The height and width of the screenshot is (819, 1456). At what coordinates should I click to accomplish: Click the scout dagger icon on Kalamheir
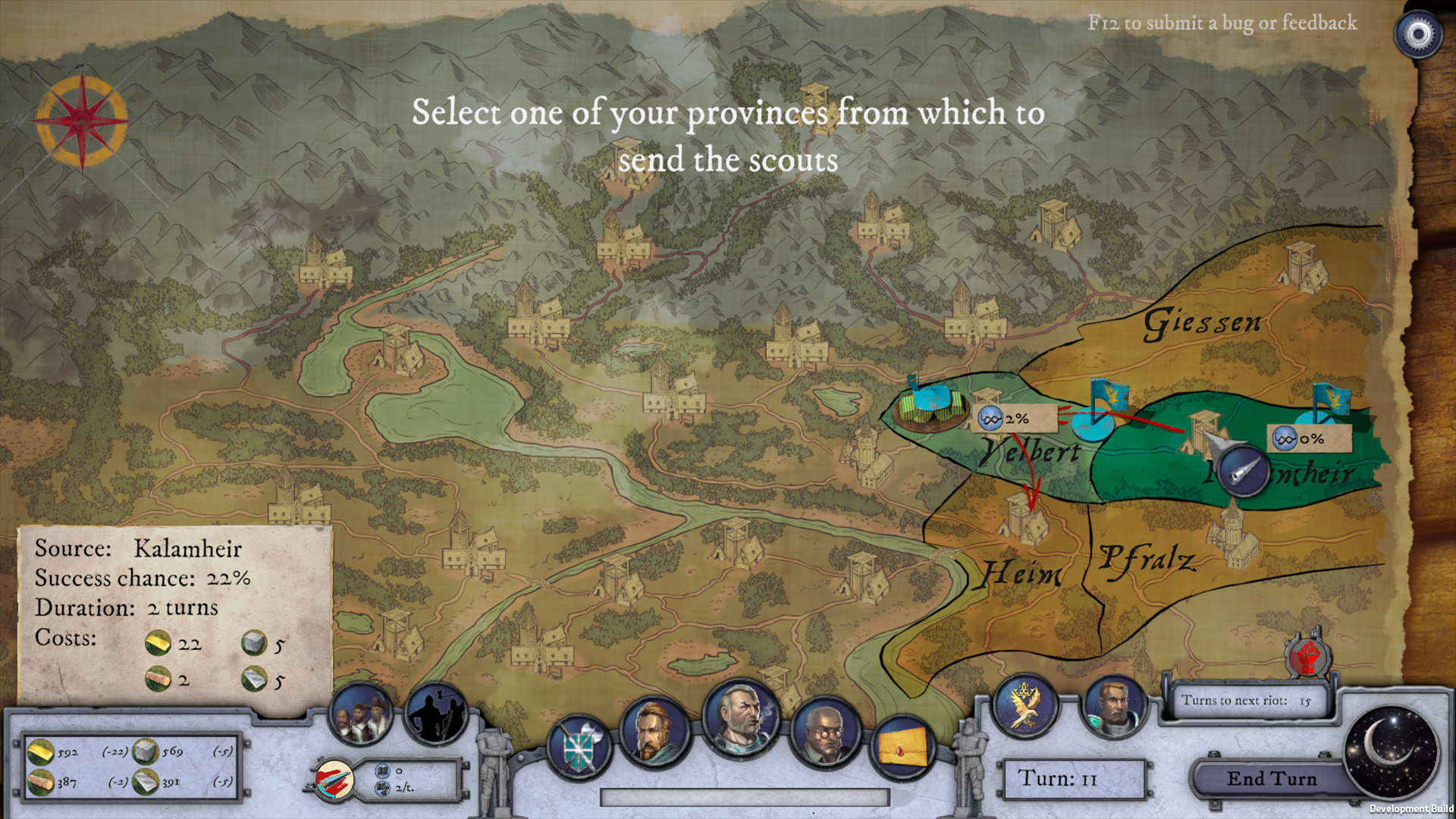coord(1242,472)
